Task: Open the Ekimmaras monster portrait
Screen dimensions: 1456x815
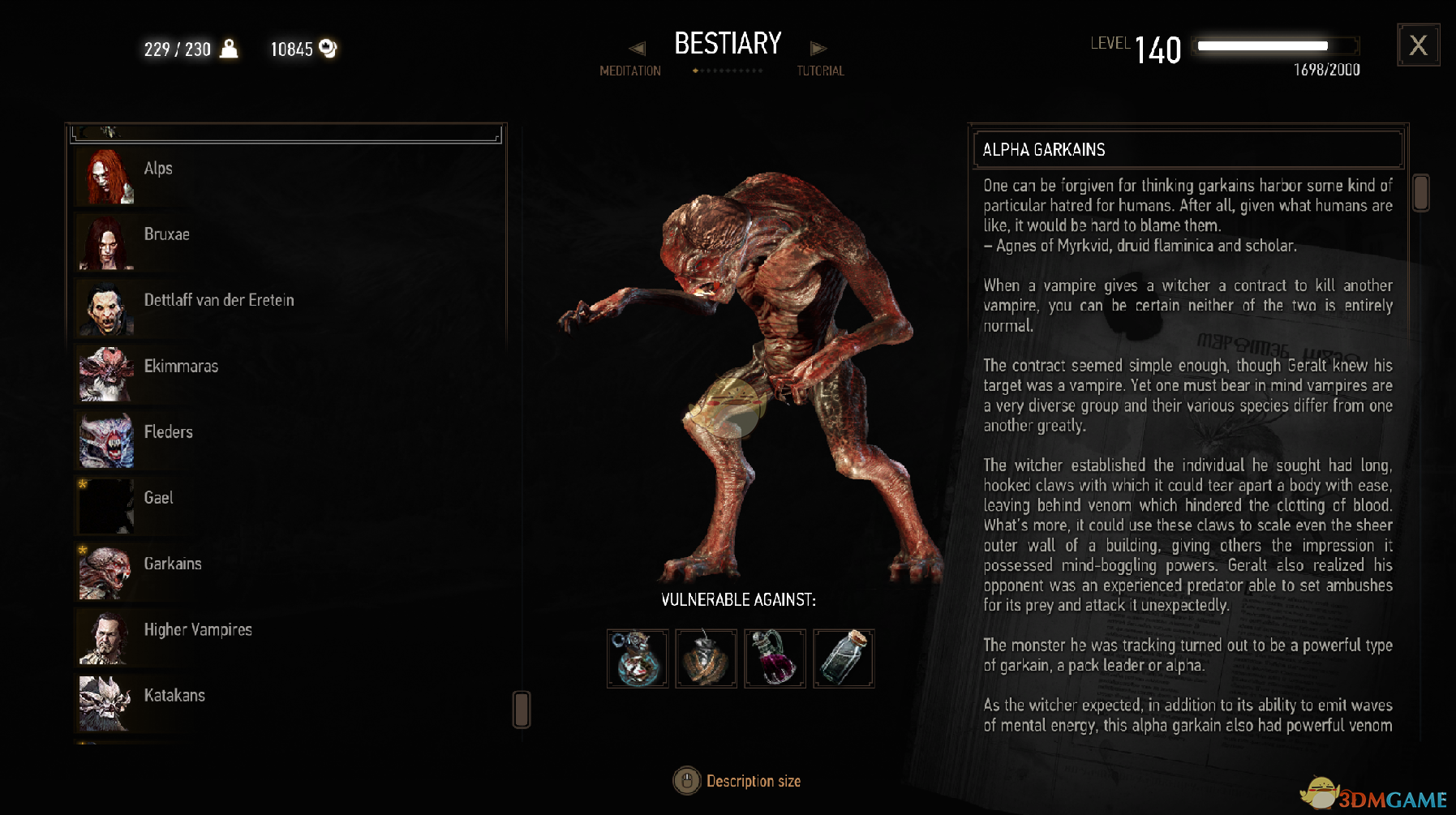Action: point(104,375)
